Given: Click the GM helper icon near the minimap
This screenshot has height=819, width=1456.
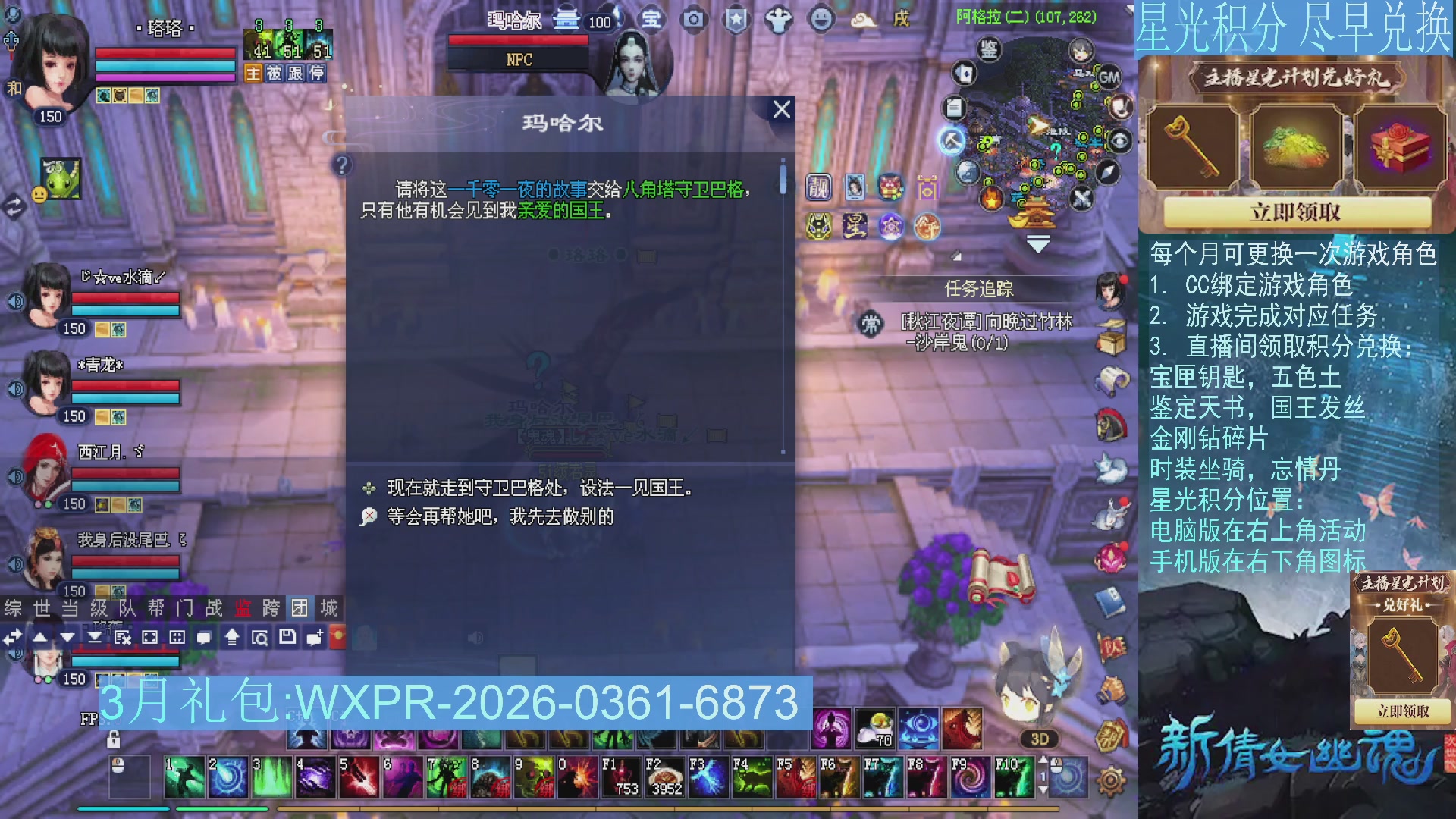Looking at the screenshot, I should pyautogui.click(x=1109, y=77).
